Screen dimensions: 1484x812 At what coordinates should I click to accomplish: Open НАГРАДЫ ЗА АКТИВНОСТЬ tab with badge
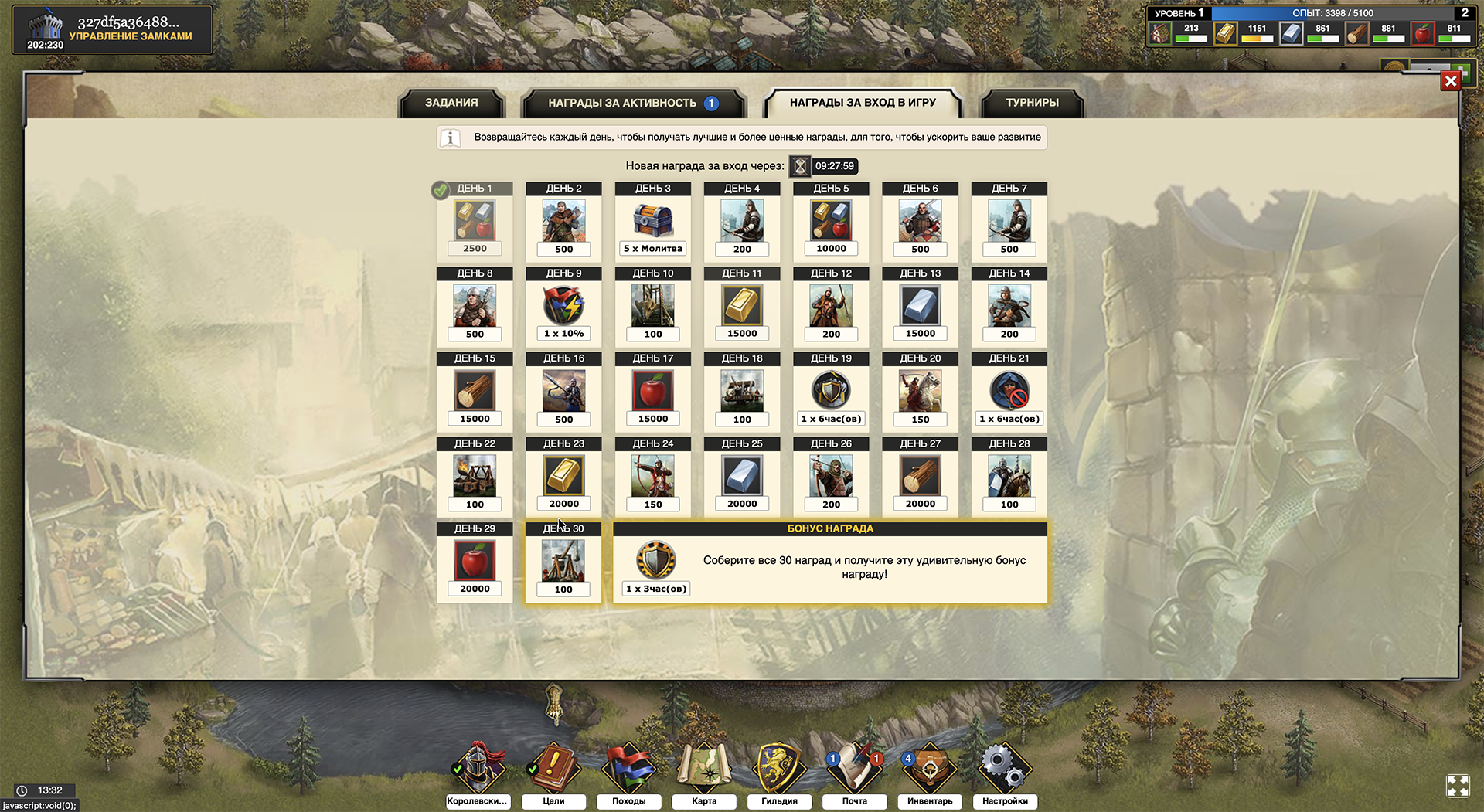pos(622,101)
